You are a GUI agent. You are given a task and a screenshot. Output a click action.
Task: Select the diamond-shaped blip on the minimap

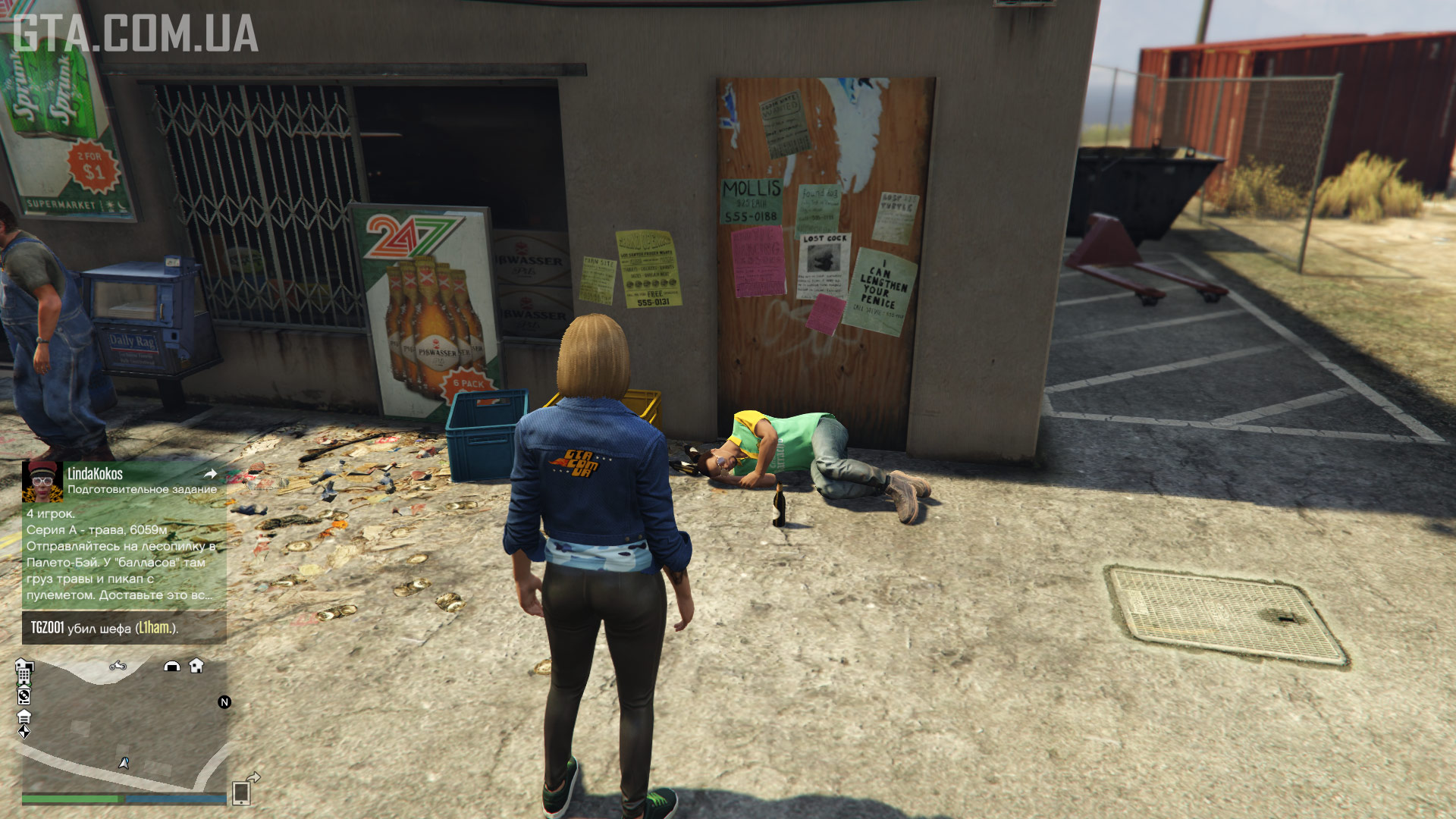pos(24,732)
